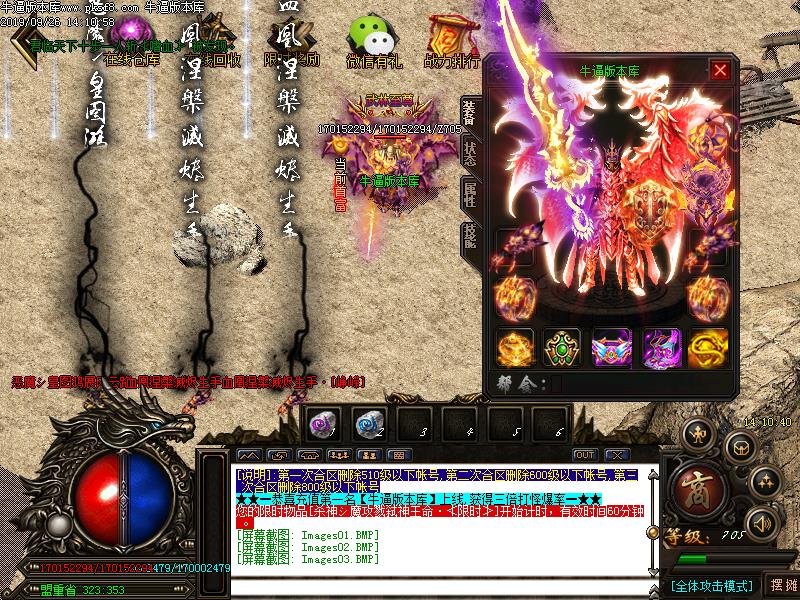The width and height of the screenshot is (800, 600).
Task: Use the purple scroll in hotbar slot 1
Action: (321, 423)
